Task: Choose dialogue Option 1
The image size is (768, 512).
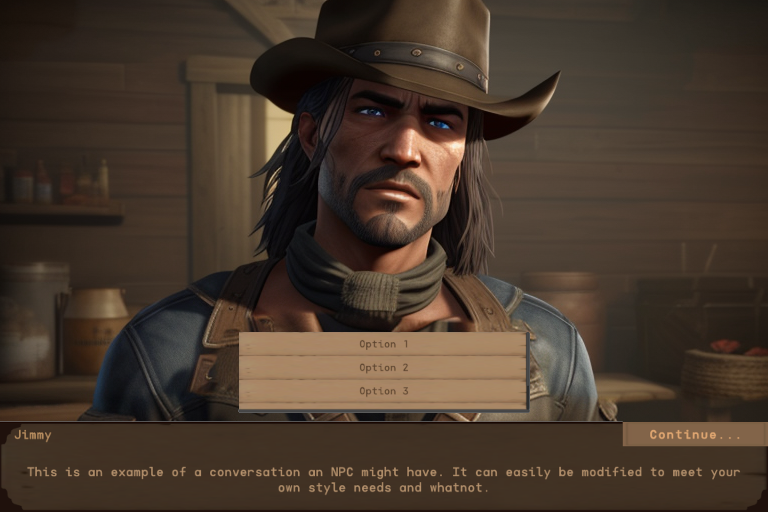Action: (x=383, y=344)
